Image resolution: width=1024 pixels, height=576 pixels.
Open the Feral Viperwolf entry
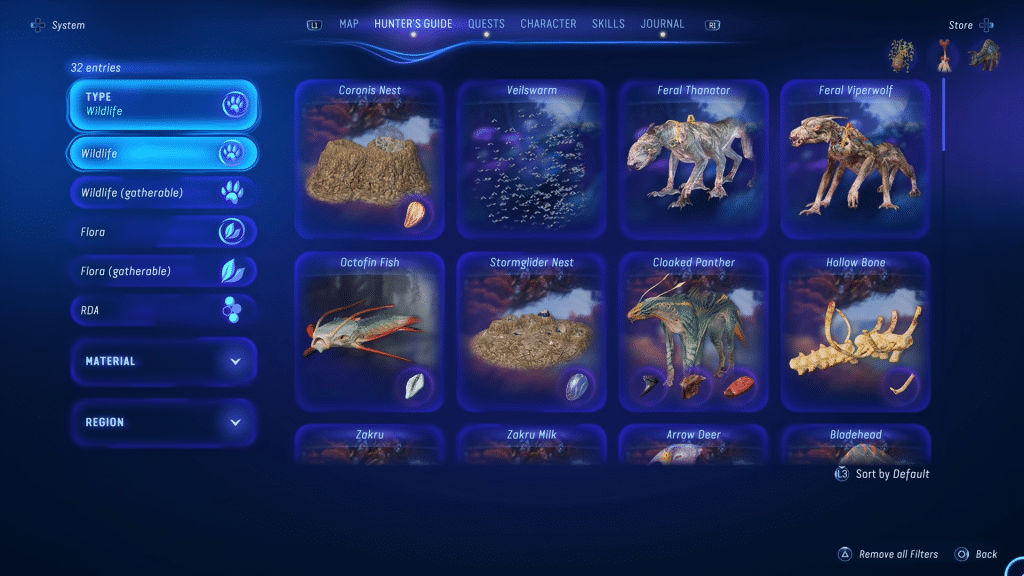855,160
